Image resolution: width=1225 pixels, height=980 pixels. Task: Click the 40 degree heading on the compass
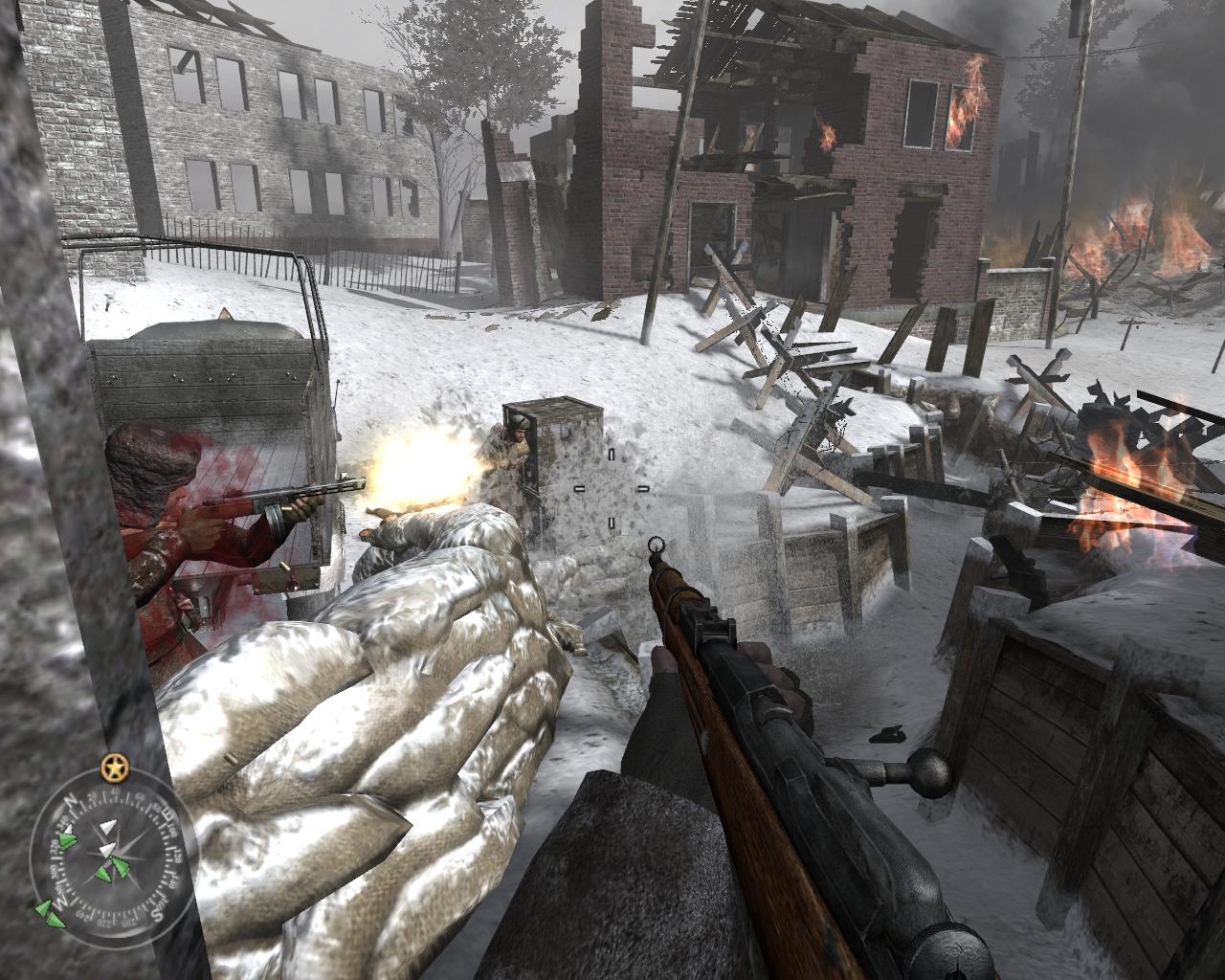coord(114,791)
